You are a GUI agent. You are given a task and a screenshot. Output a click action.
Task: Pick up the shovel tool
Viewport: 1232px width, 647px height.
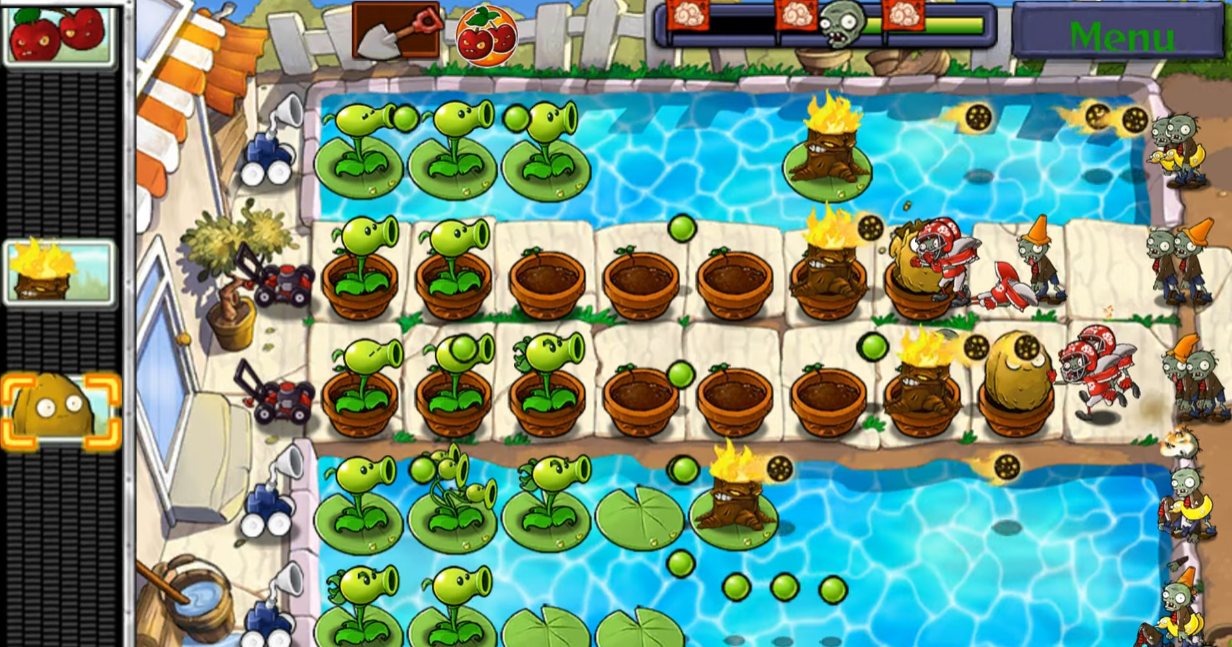pyautogui.click(x=396, y=31)
